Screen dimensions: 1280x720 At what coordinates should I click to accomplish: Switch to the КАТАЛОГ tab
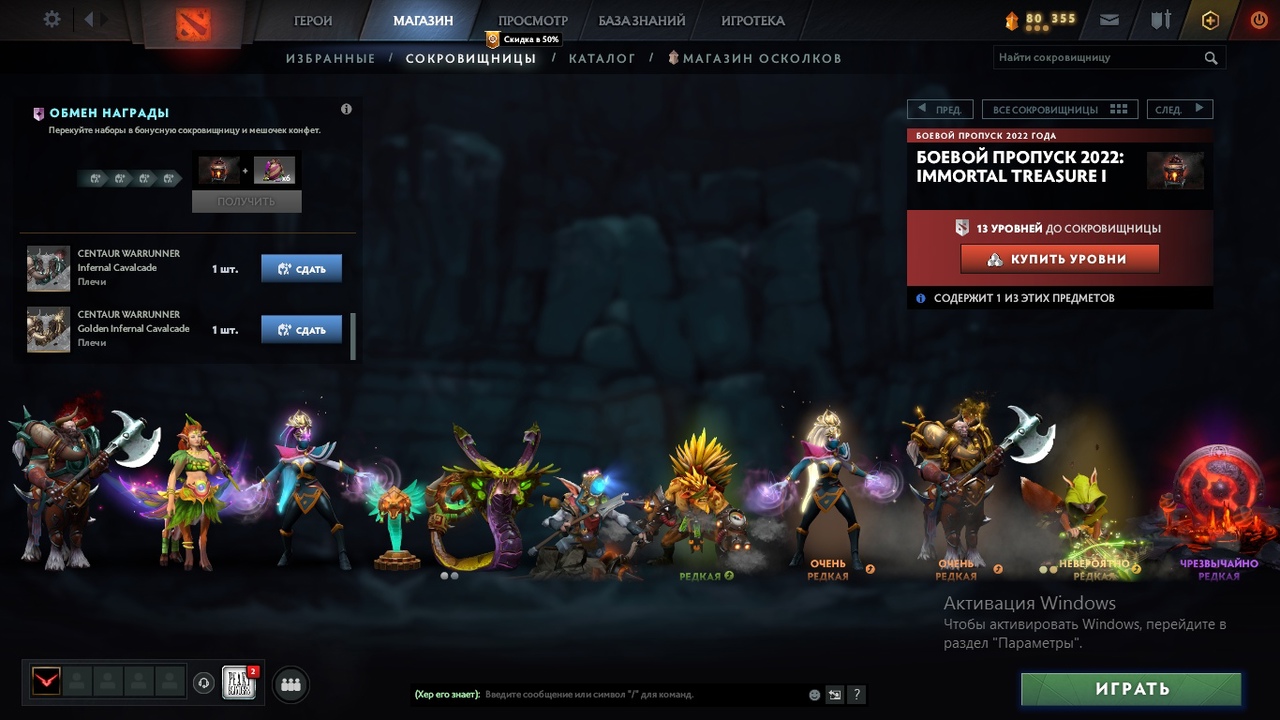click(x=602, y=58)
